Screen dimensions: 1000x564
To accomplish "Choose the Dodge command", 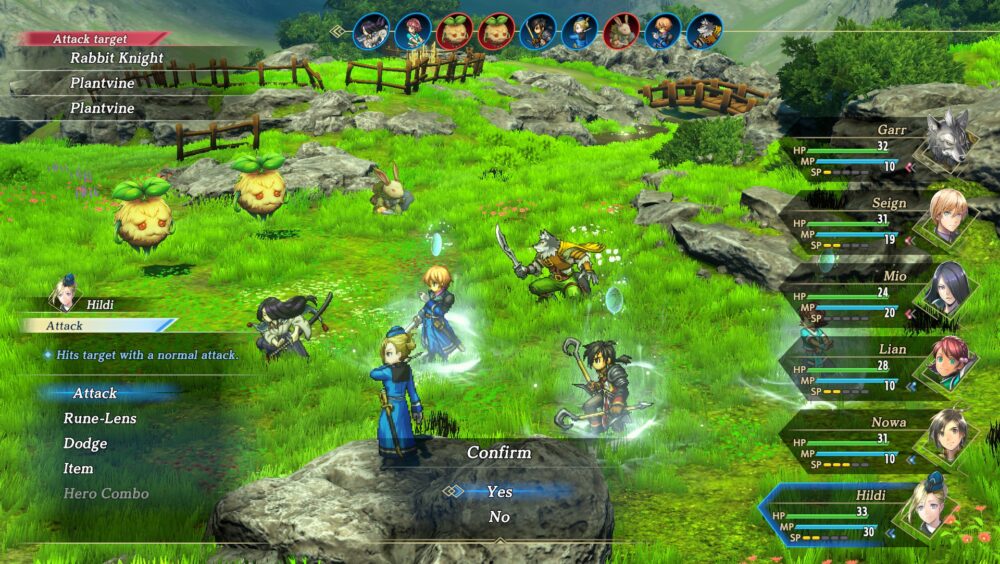I will [x=85, y=444].
